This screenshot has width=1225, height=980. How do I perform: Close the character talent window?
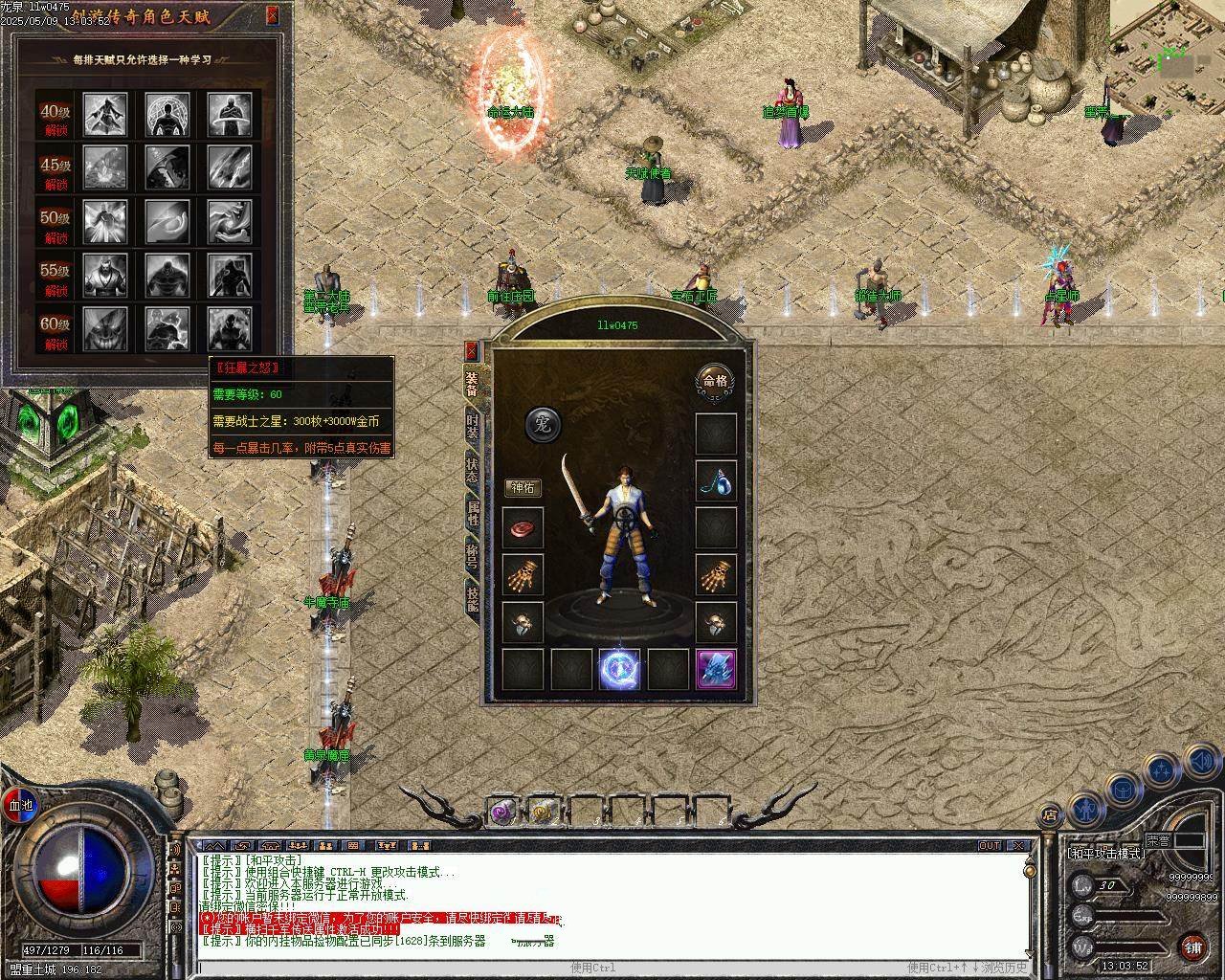[273, 14]
